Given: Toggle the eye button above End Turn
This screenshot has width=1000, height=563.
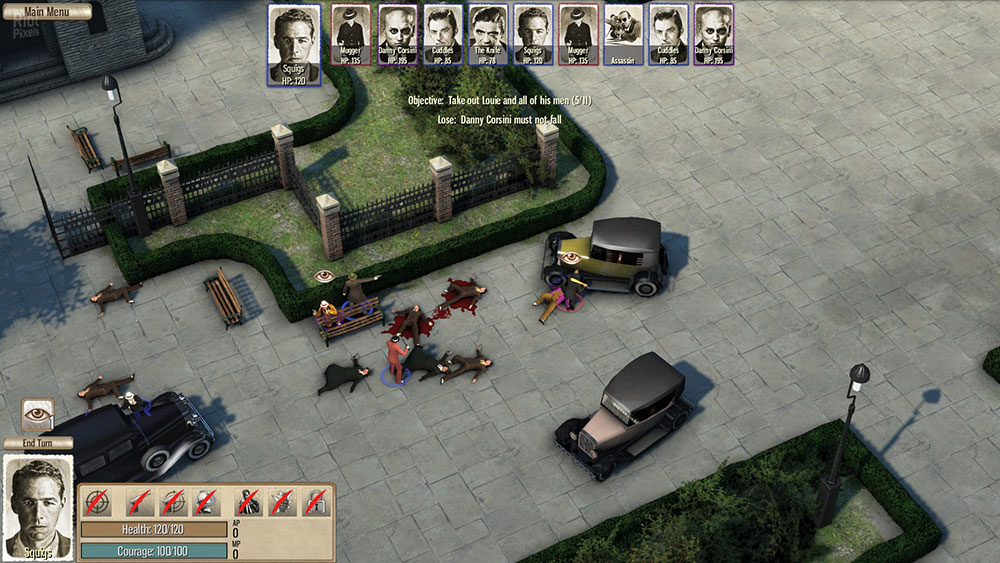Looking at the screenshot, I should point(38,414).
